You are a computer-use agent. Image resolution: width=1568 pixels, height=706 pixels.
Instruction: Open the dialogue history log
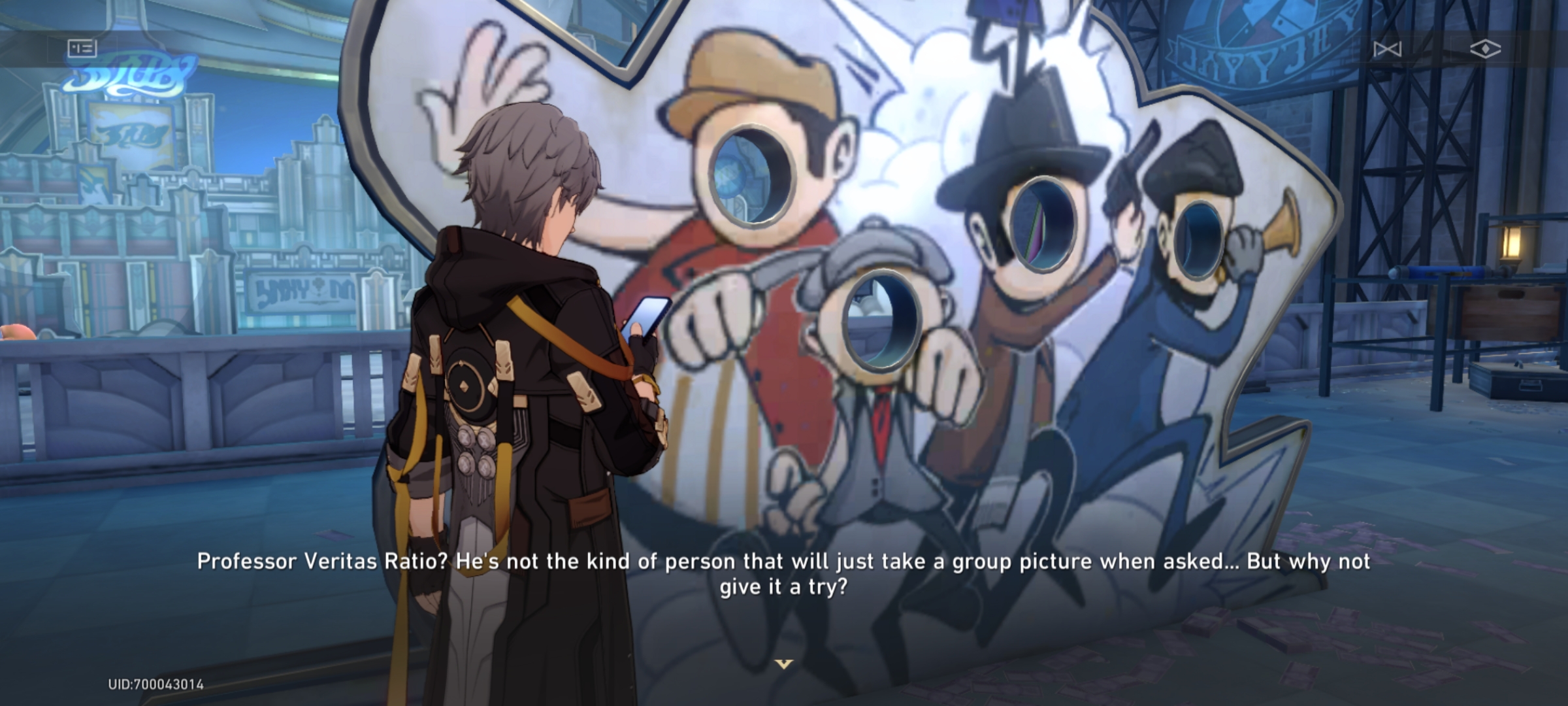83,48
